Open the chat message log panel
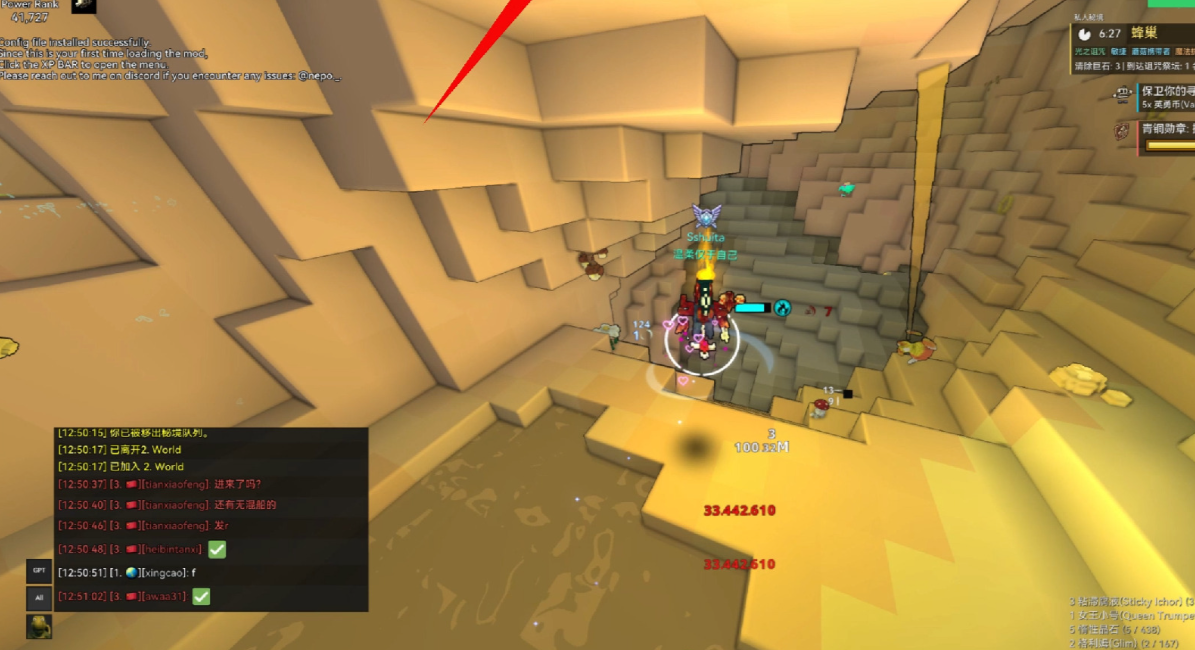The width and height of the screenshot is (1195, 650). 211,519
